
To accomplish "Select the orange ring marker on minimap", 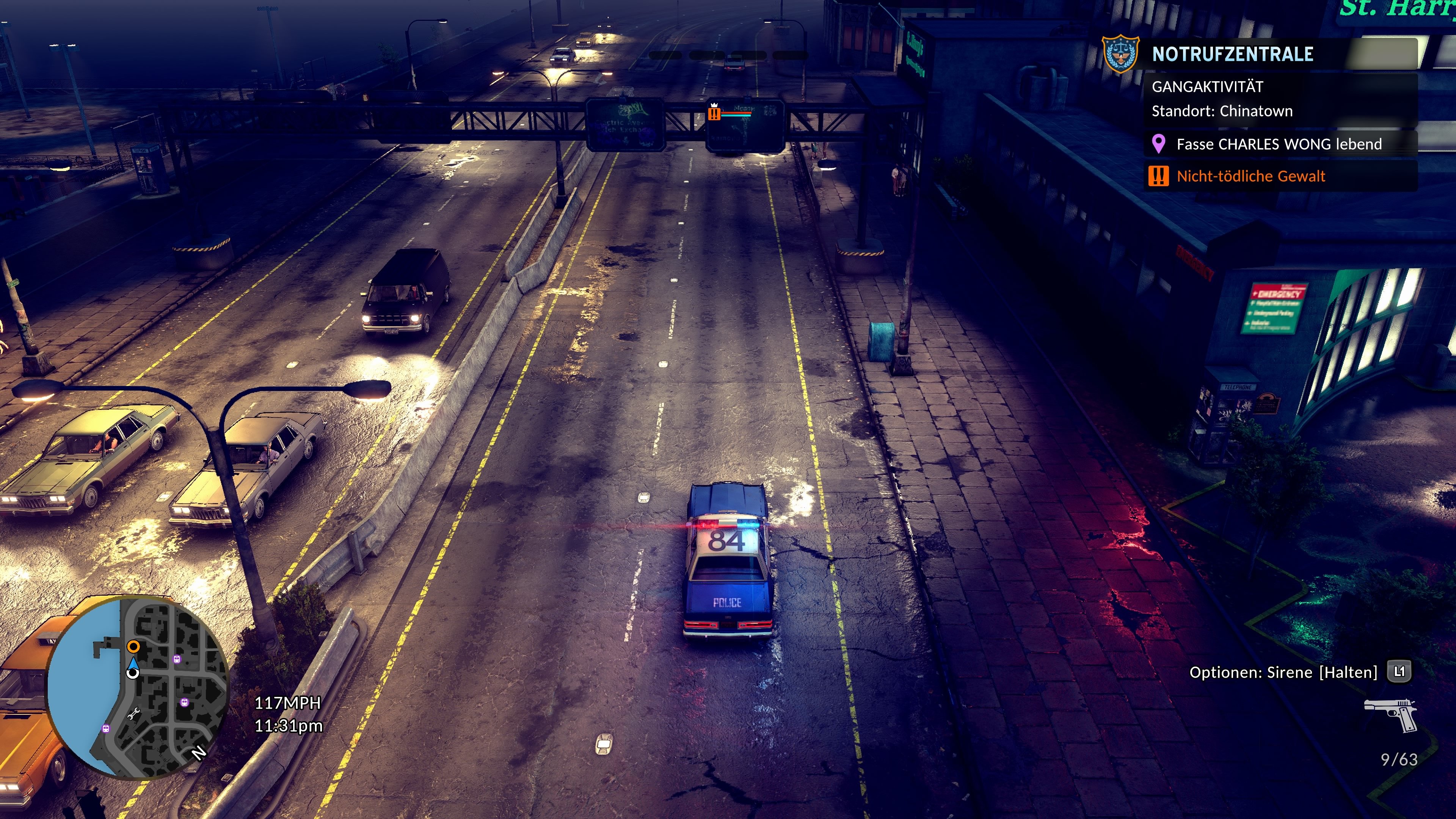I will (x=133, y=646).
